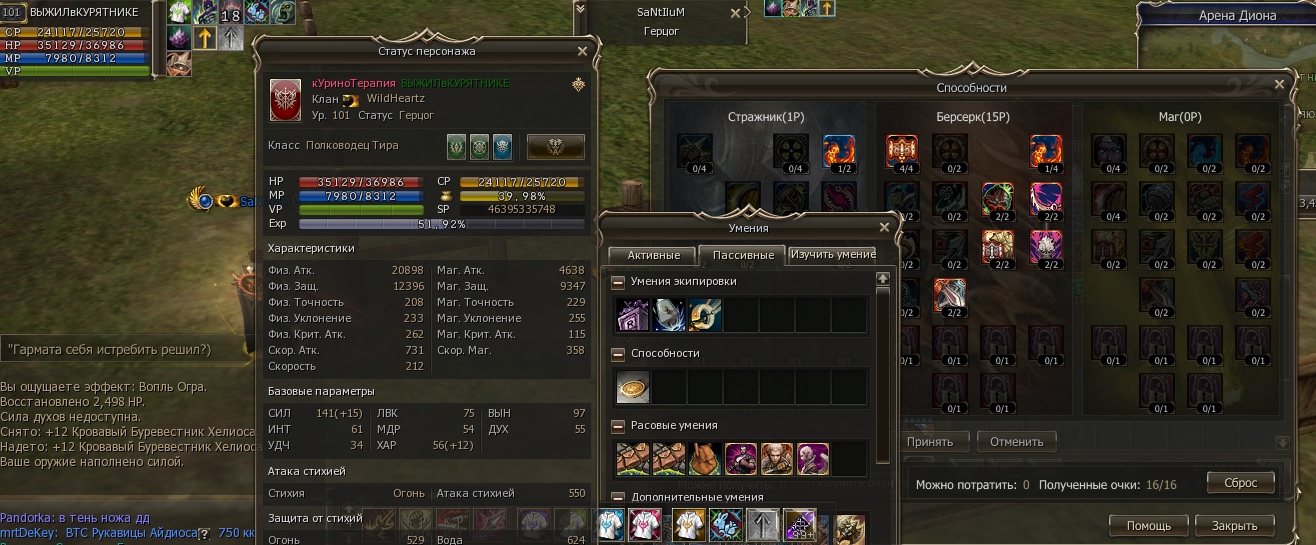The height and width of the screenshot is (545, 1316).
Task: Switch to the Активные skills tab
Action: click(651, 255)
